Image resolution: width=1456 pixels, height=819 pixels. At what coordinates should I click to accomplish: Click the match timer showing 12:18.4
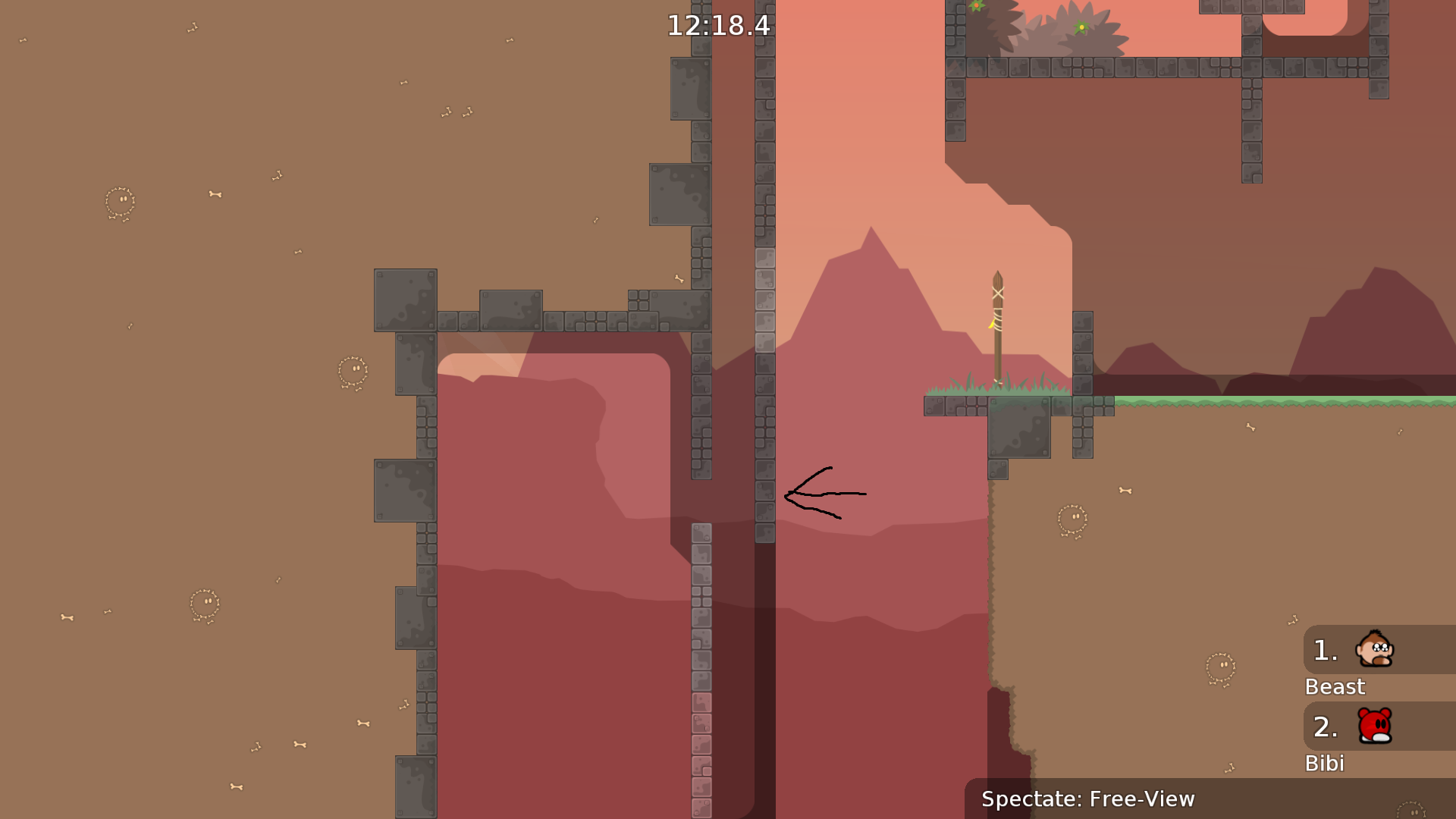coord(717,25)
